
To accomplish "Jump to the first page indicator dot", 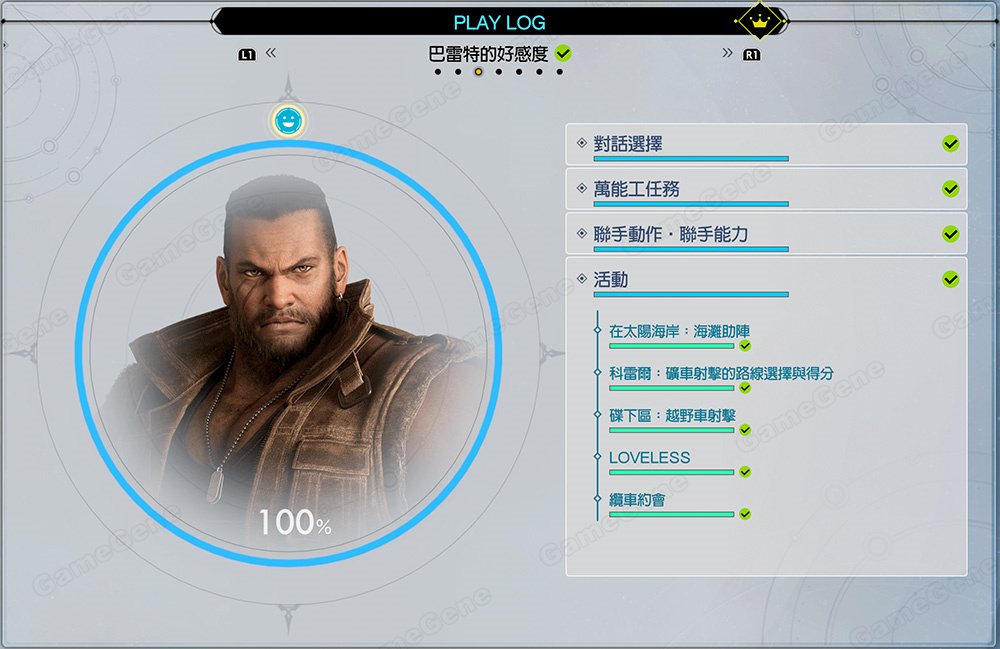I will click(x=437, y=72).
